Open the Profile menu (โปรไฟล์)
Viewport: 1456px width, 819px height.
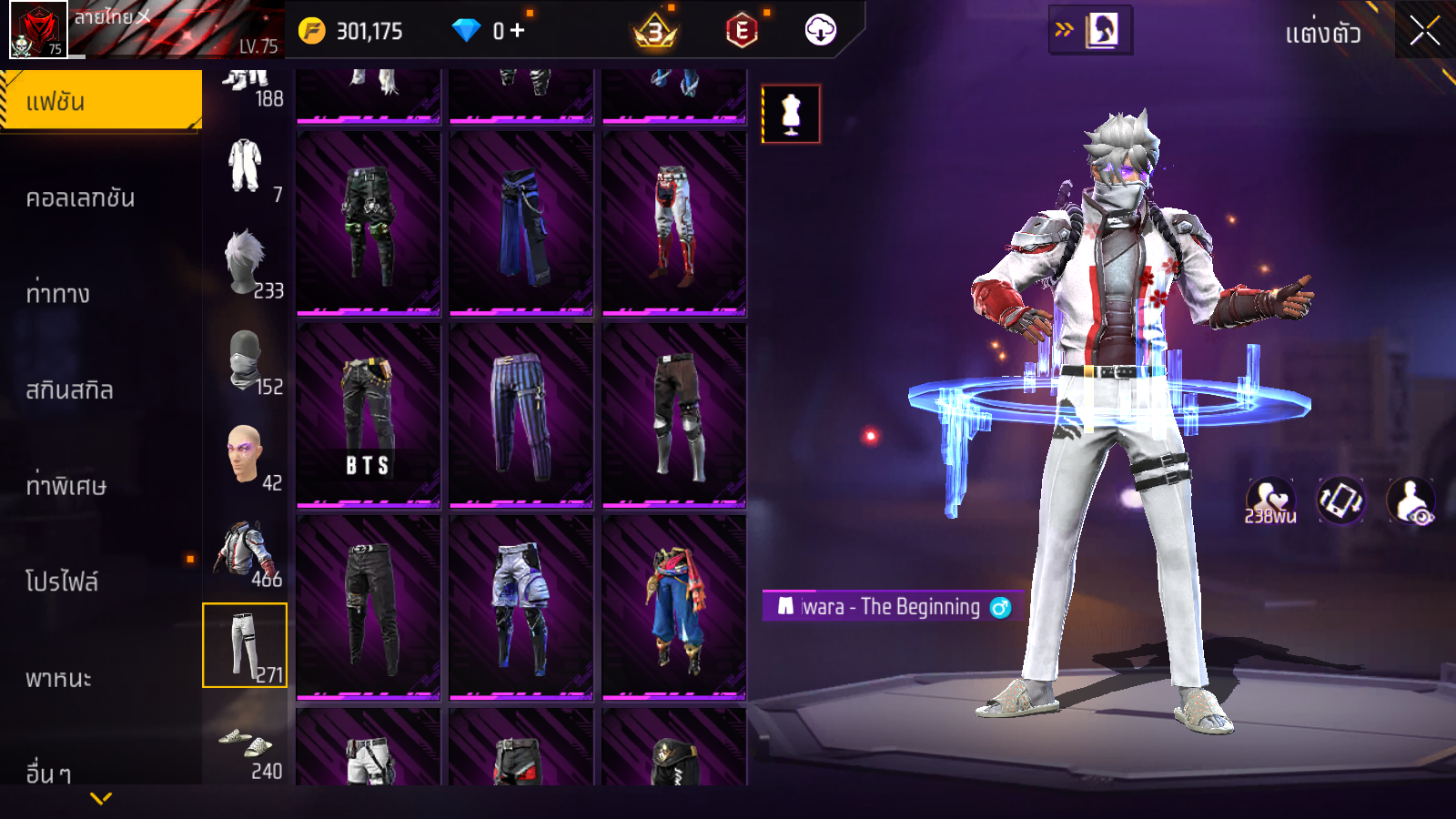[62, 581]
